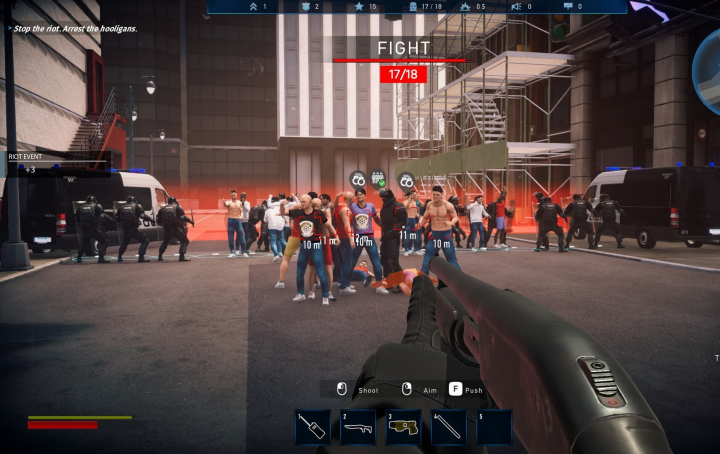This screenshot has width=720, height=454.
Task: Select the police radio hotbar slot
Action: click(x=313, y=427)
